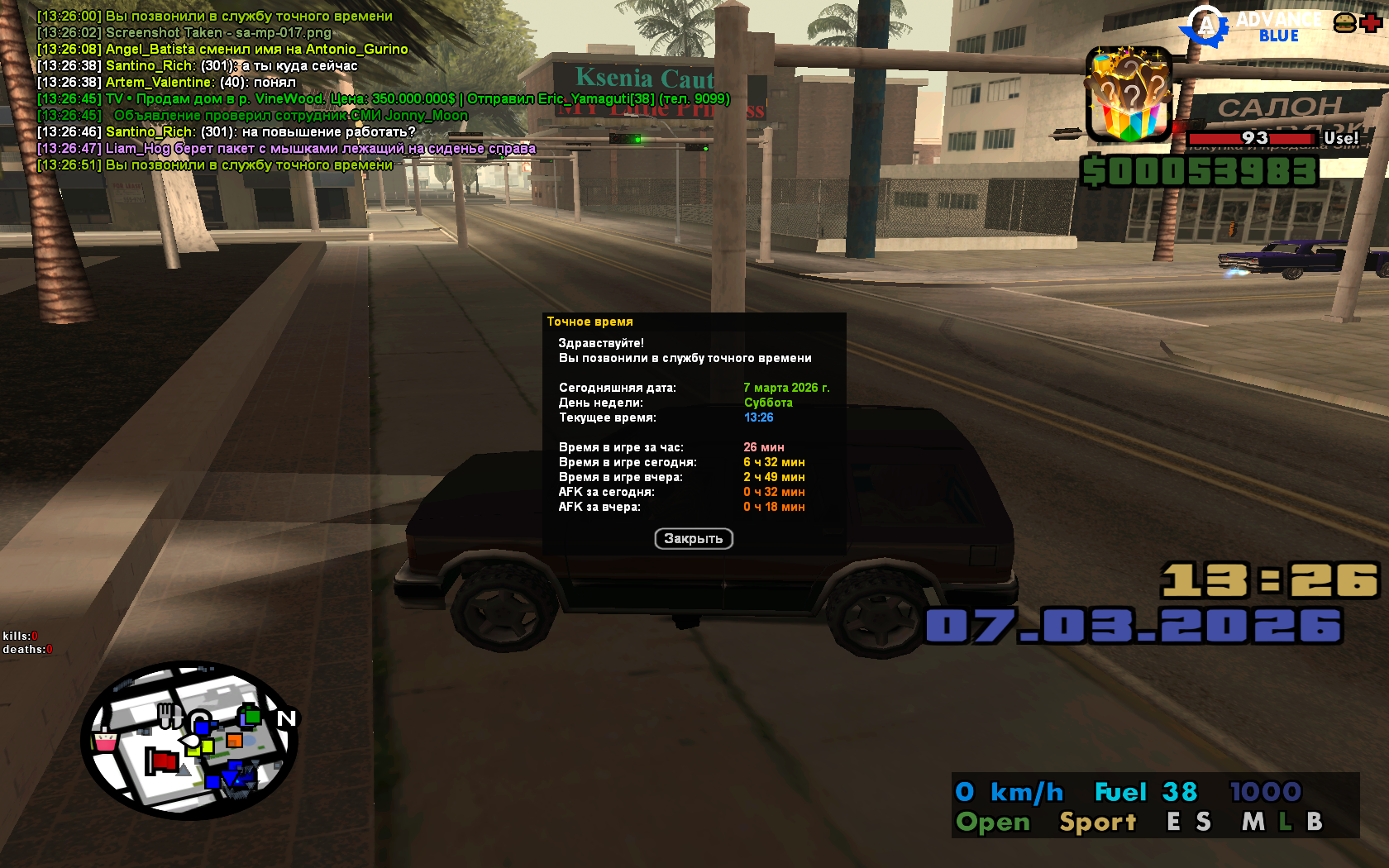1389x868 pixels.
Task: Select the red flag marker on minimap
Action: point(163,761)
